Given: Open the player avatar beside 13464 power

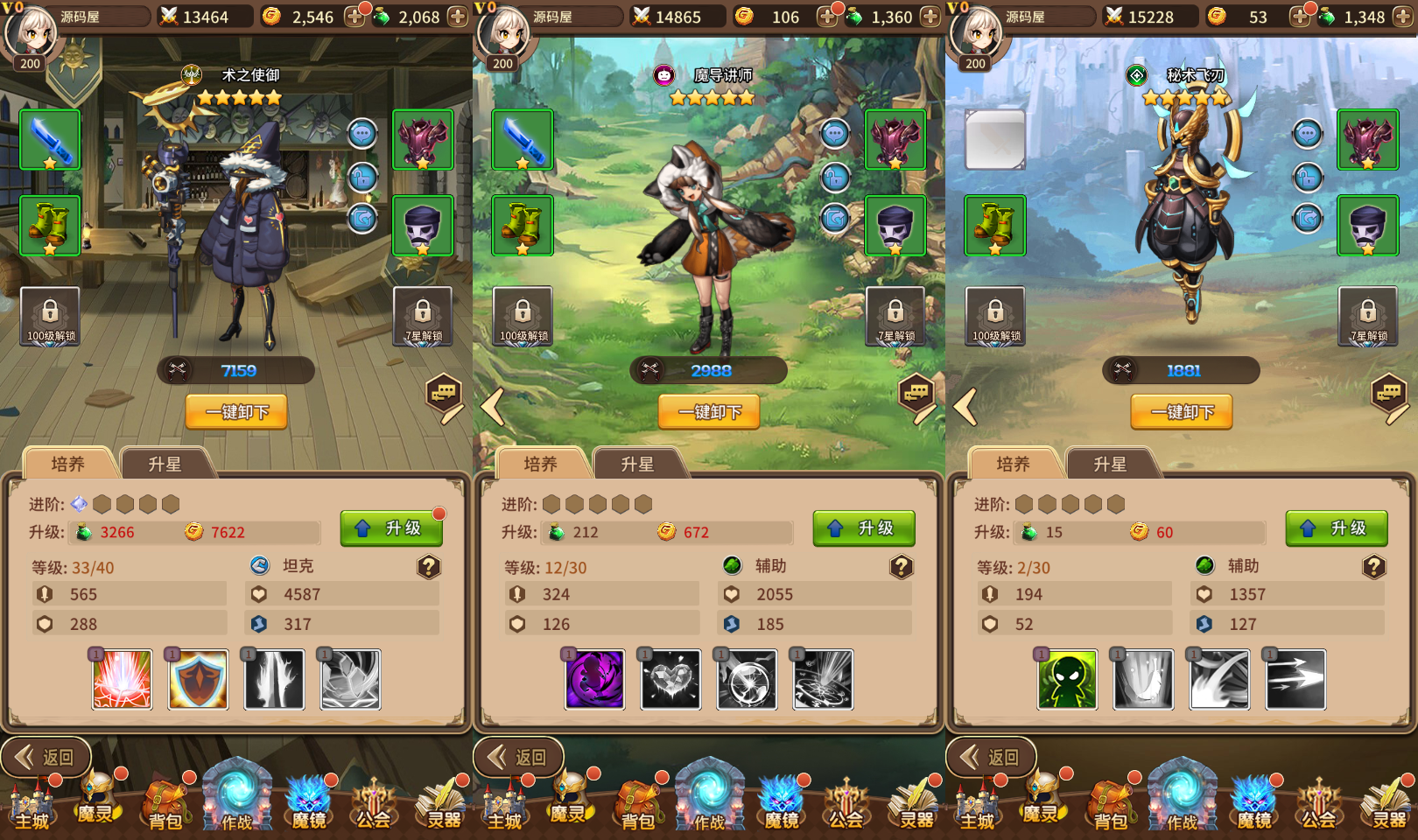Looking at the screenshot, I should (x=31, y=33).
